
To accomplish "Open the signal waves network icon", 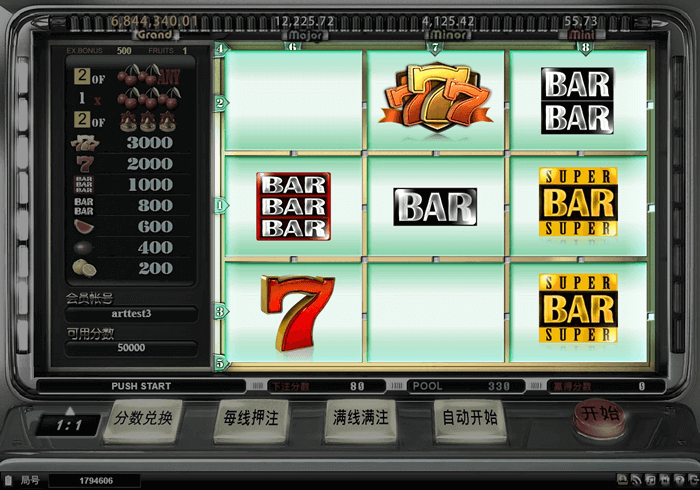I will click(637, 480).
